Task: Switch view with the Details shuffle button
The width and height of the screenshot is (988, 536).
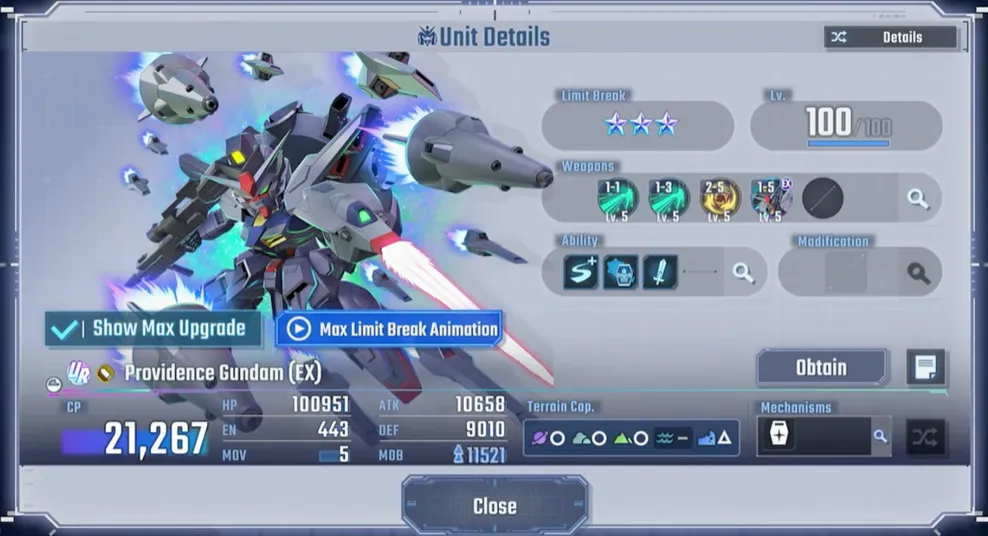Action: click(x=890, y=37)
